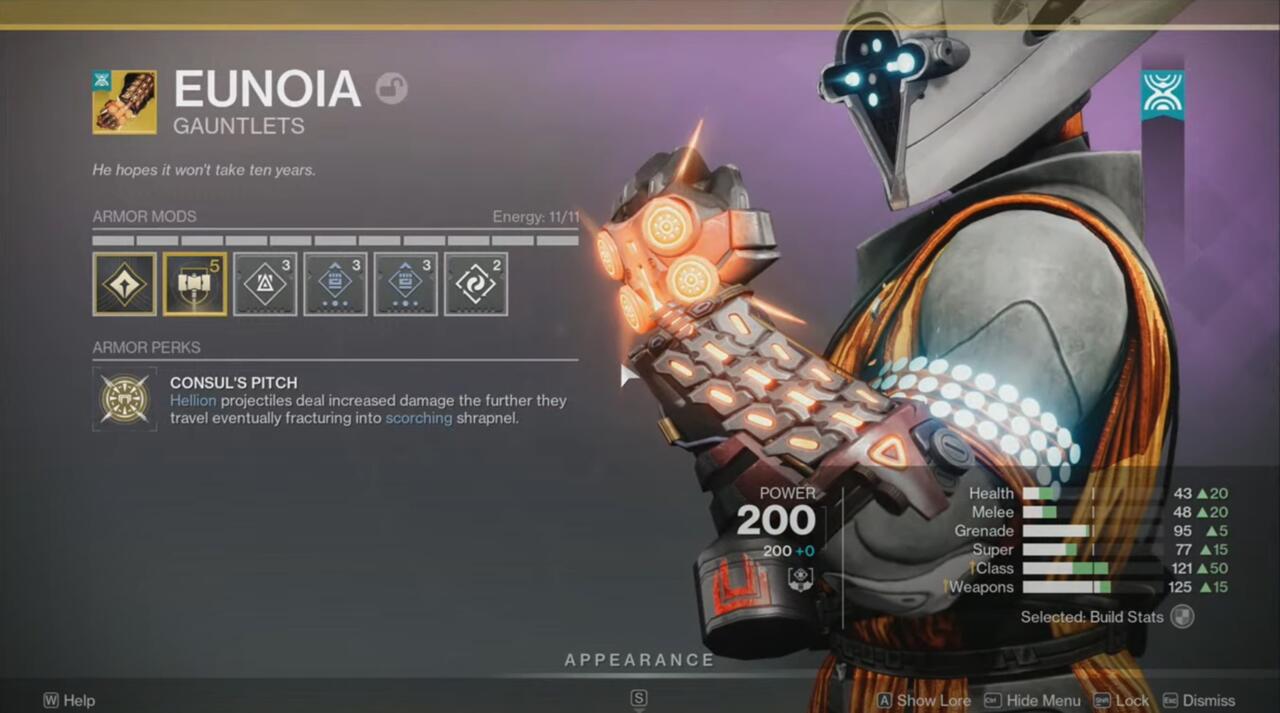
Task: Select the hammer mod costing 5 energy
Action: pos(195,284)
